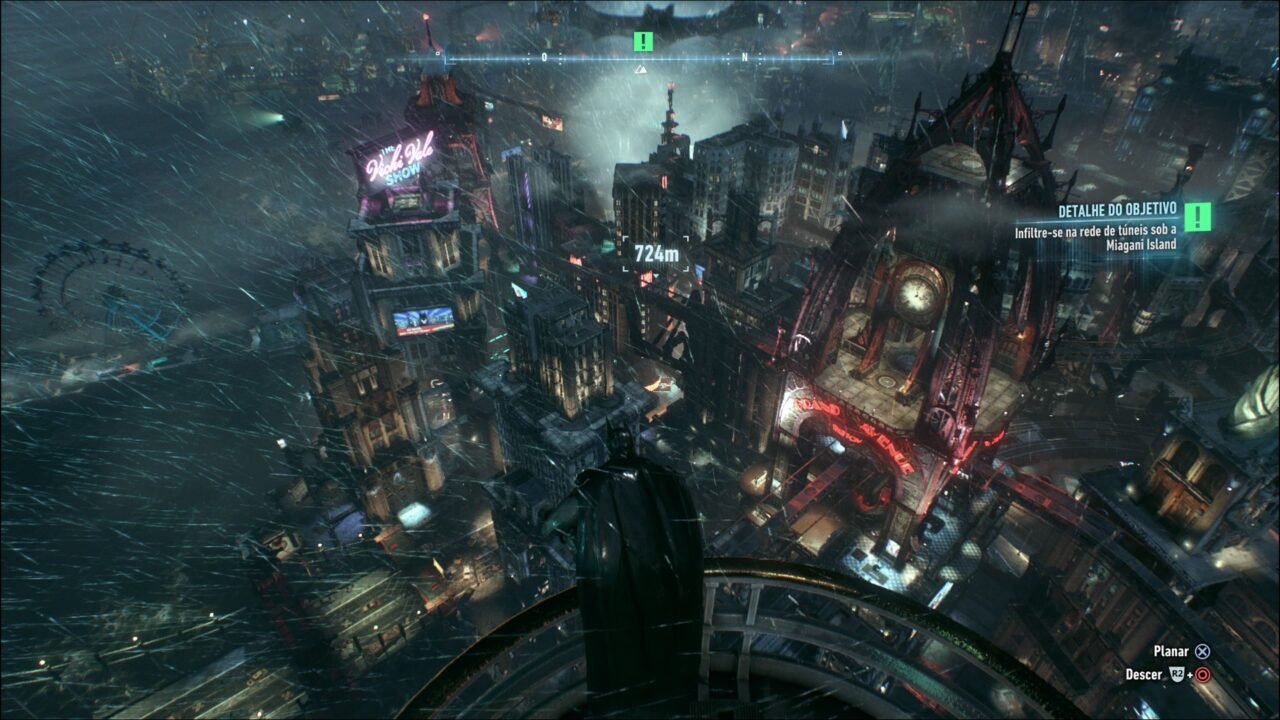Click the Planar action label

pyautogui.click(x=1172, y=651)
